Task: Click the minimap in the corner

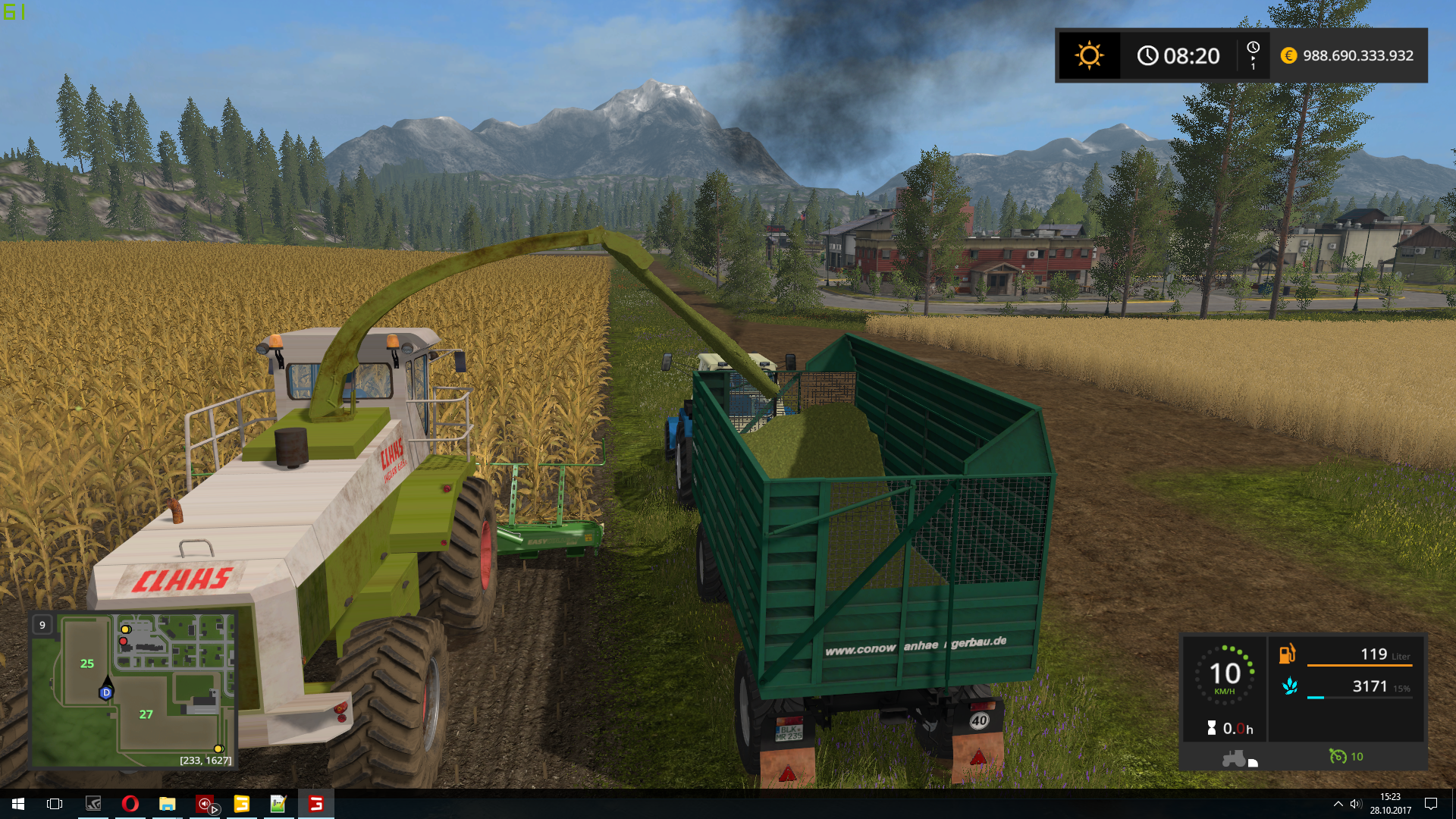Action: (x=133, y=690)
